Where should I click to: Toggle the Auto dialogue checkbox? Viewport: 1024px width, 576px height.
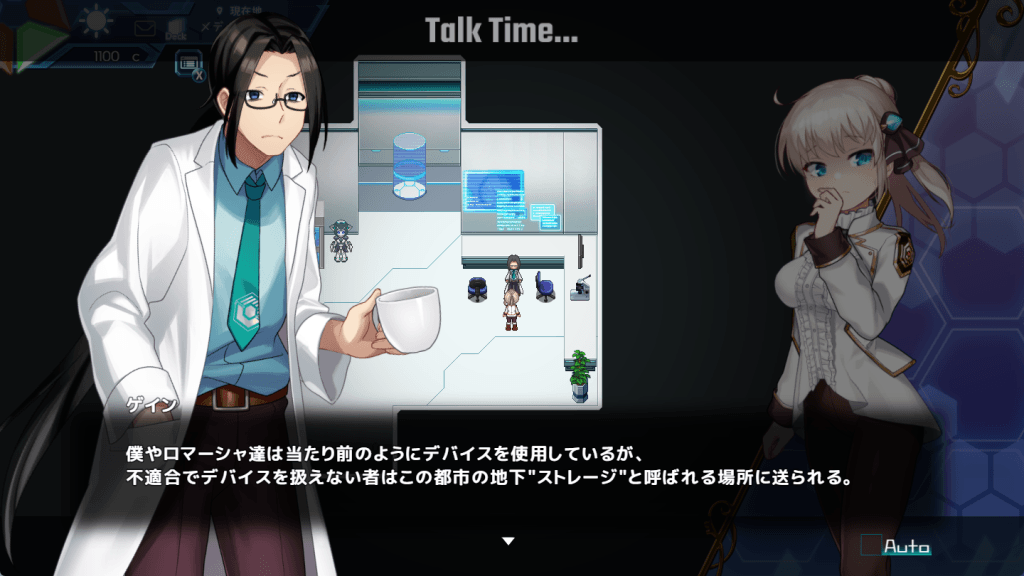click(x=871, y=545)
